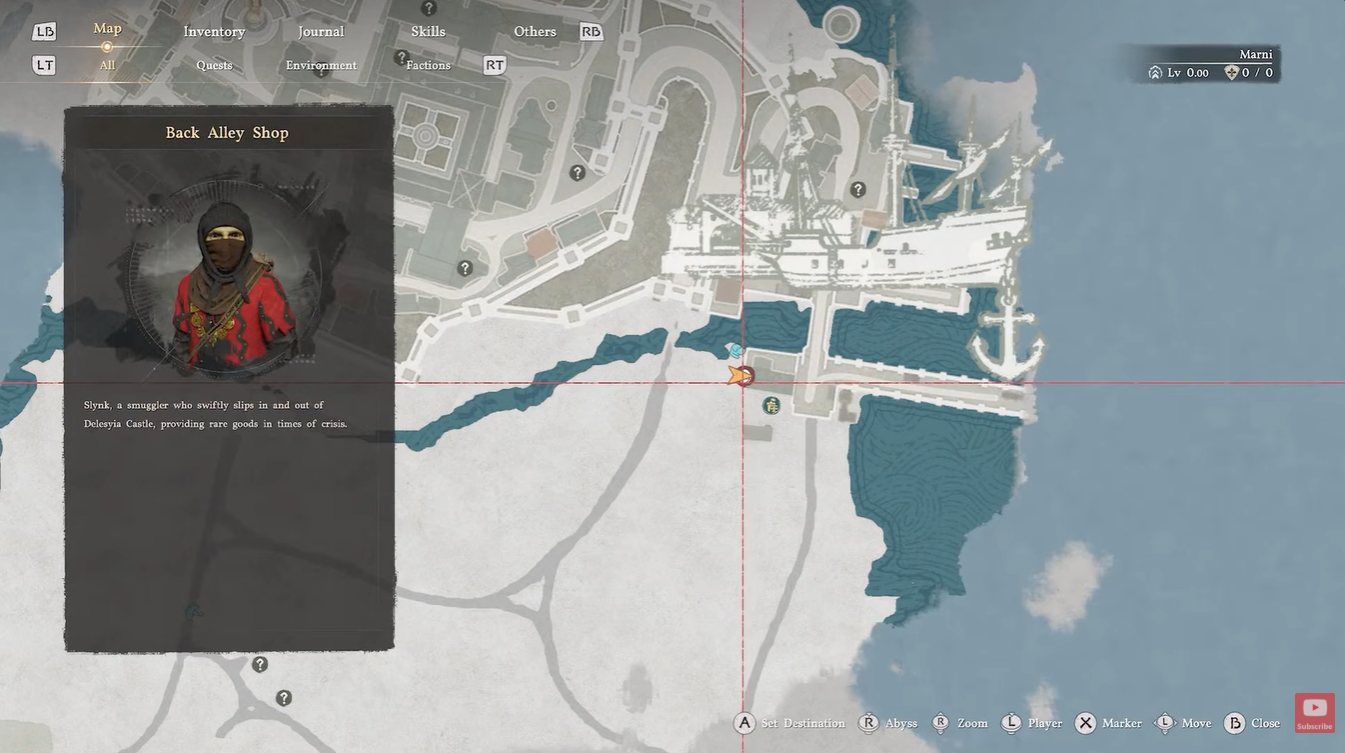Select the Others tab

535,32
